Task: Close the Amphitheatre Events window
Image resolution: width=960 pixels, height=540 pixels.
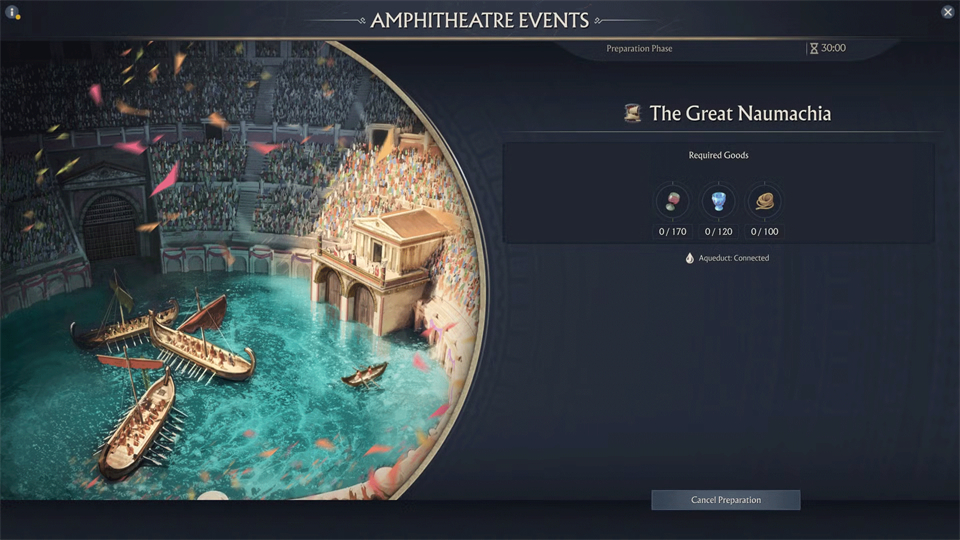Action: pyautogui.click(x=947, y=12)
